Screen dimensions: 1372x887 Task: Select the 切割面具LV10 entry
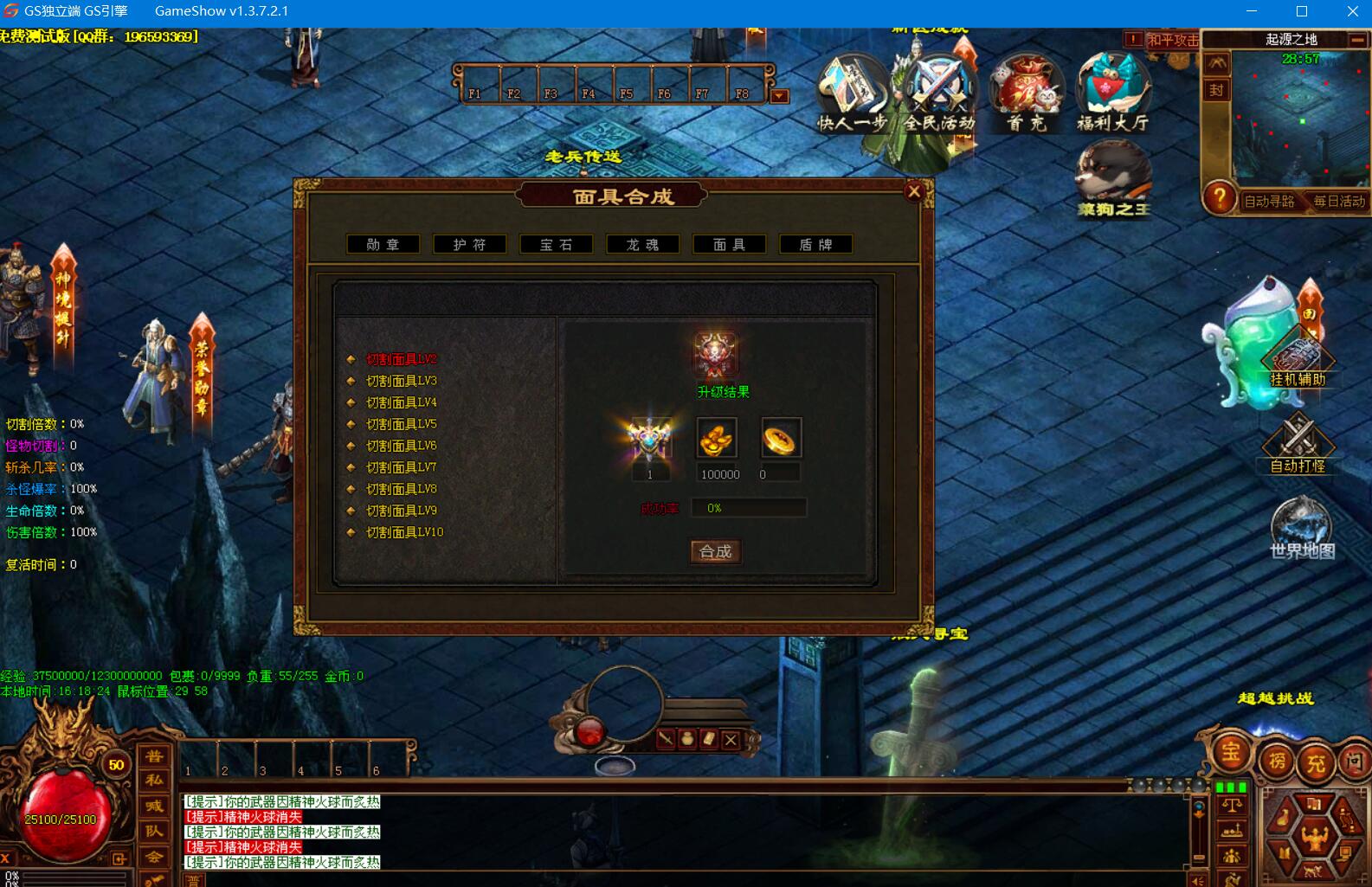click(x=404, y=532)
